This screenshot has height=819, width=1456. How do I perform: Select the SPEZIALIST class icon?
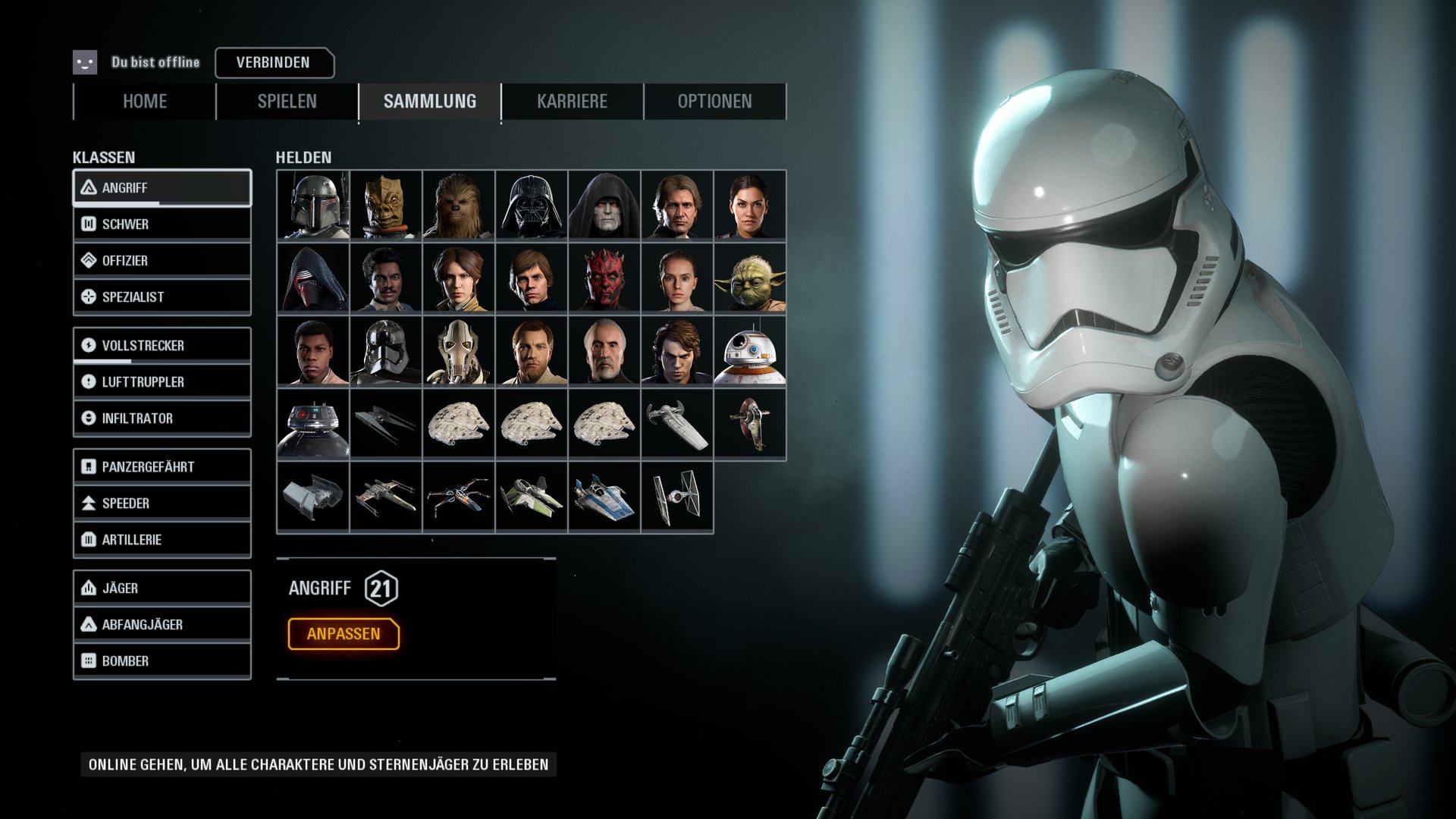point(89,297)
